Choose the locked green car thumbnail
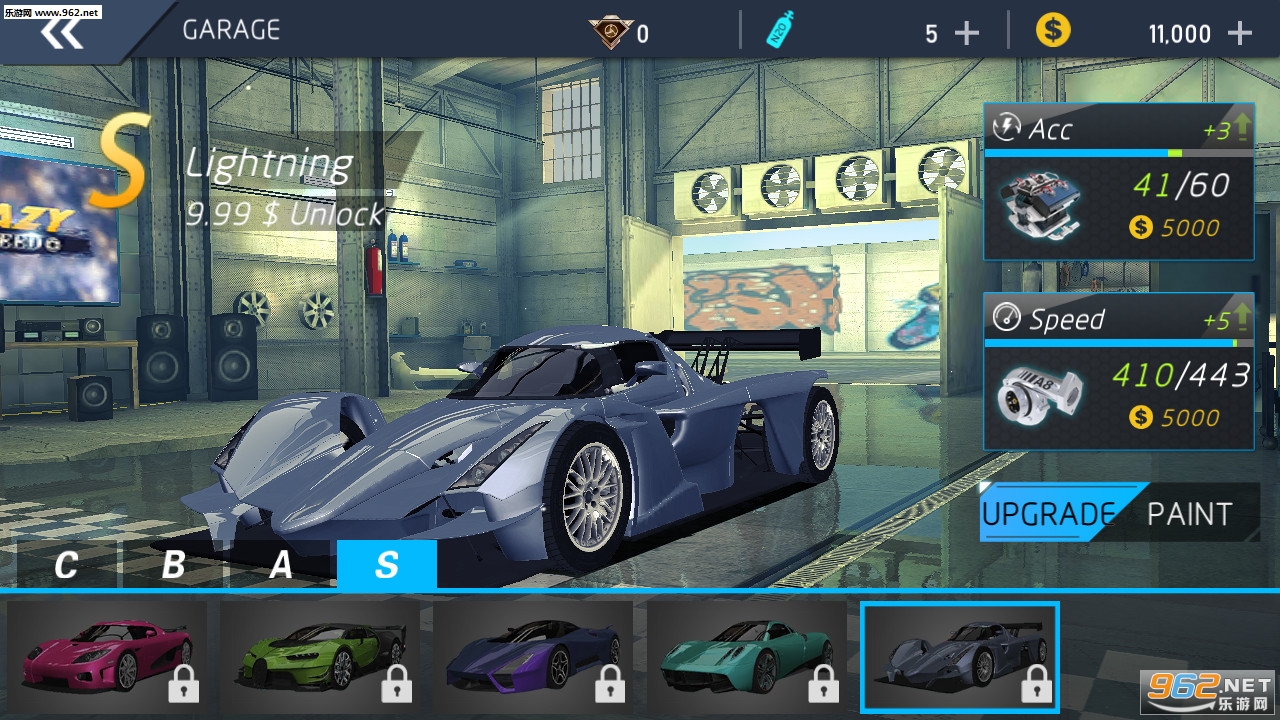Viewport: 1280px width, 720px height. point(320,655)
